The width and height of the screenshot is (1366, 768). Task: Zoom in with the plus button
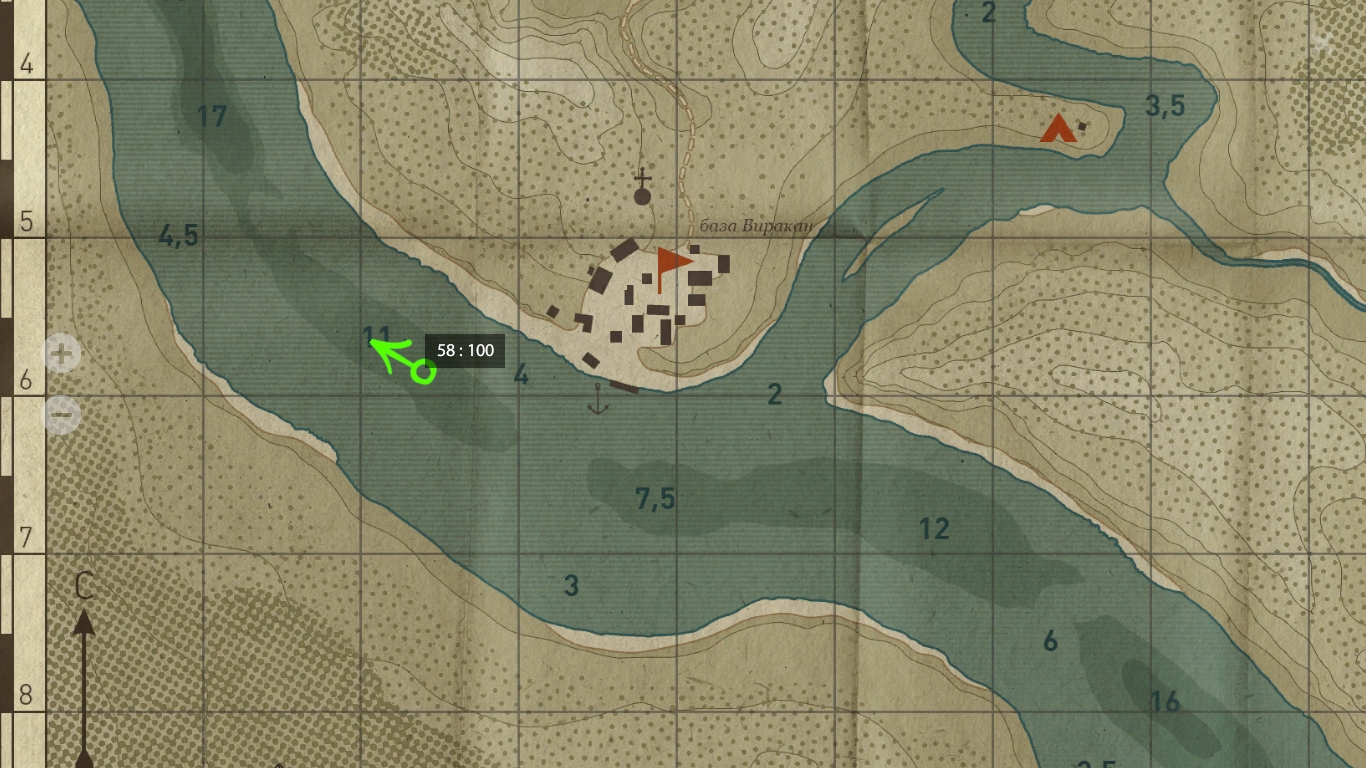pyautogui.click(x=62, y=353)
